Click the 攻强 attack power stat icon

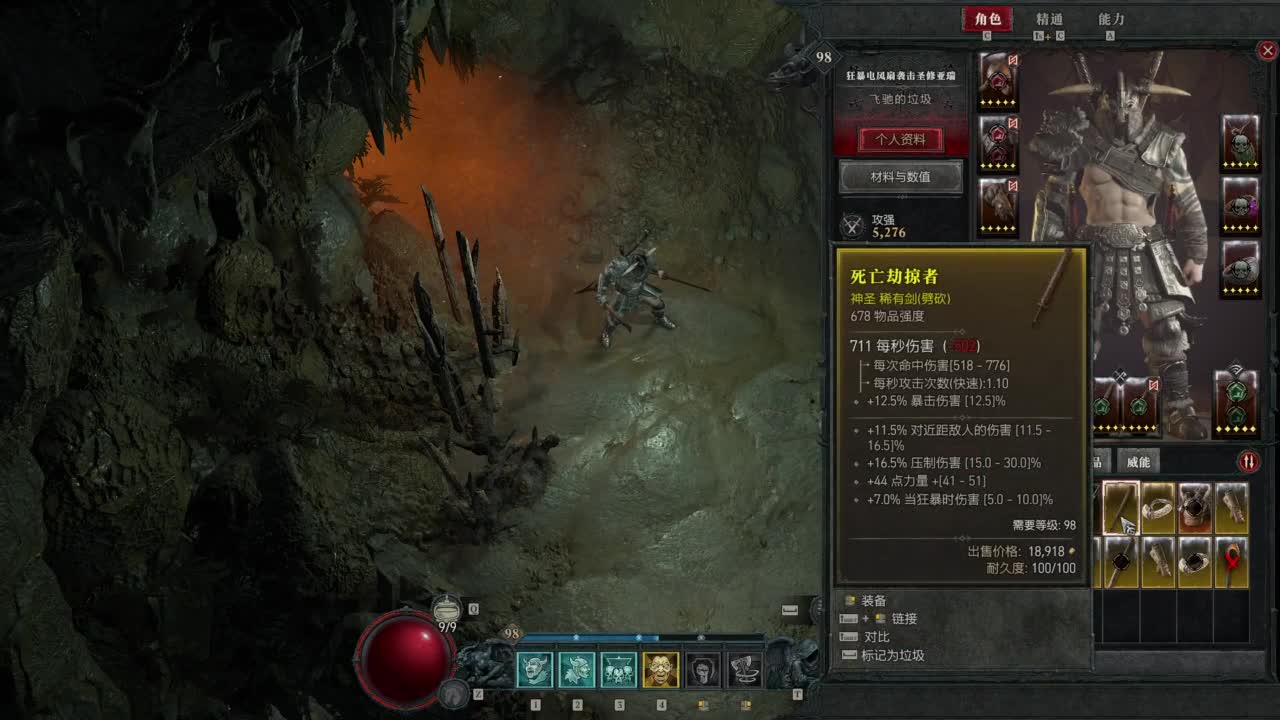pyautogui.click(x=852, y=222)
